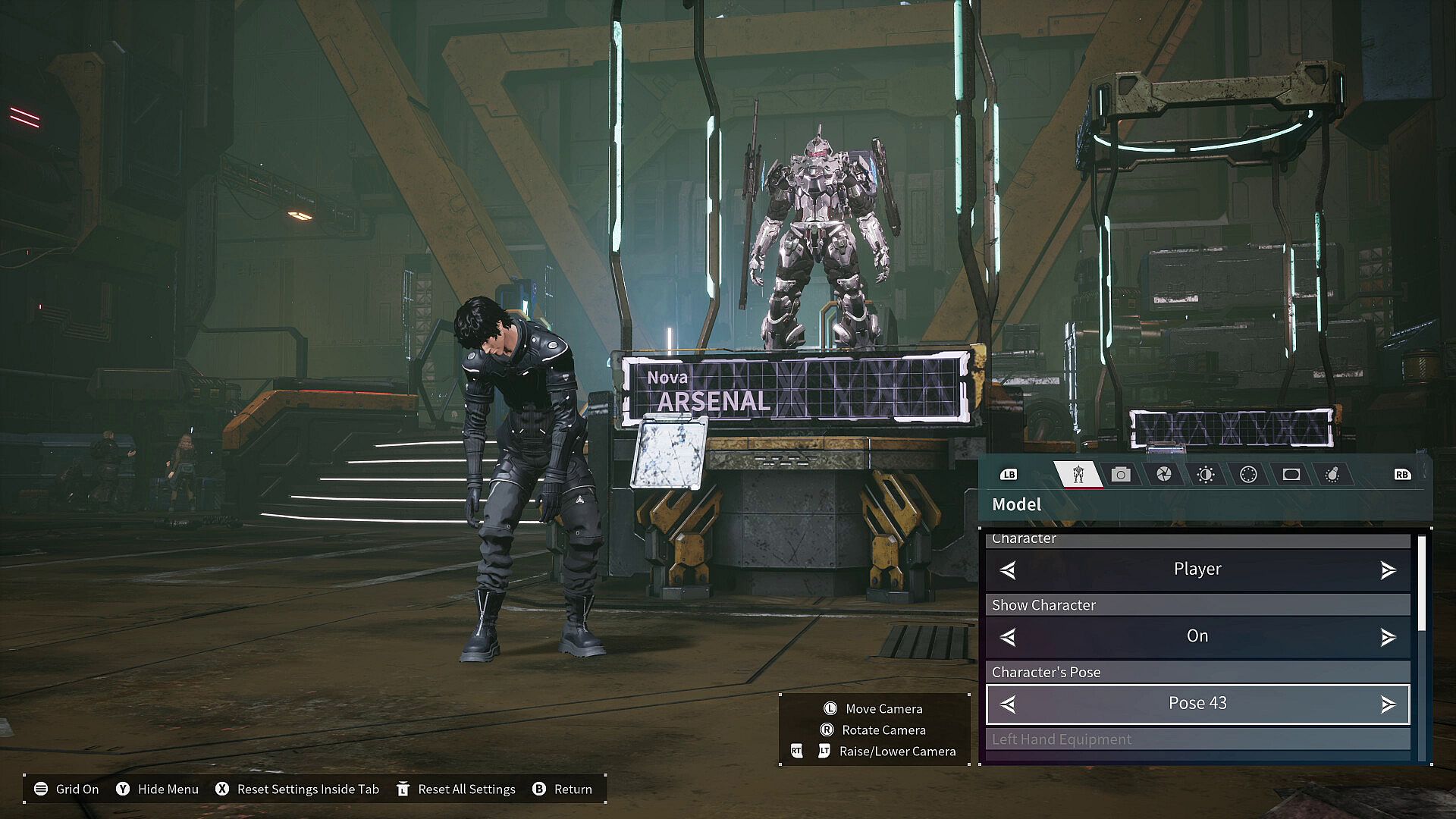This screenshot has height=819, width=1456.
Task: Select the Left Hand Equipment row
Action: click(x=1197, y=739)
